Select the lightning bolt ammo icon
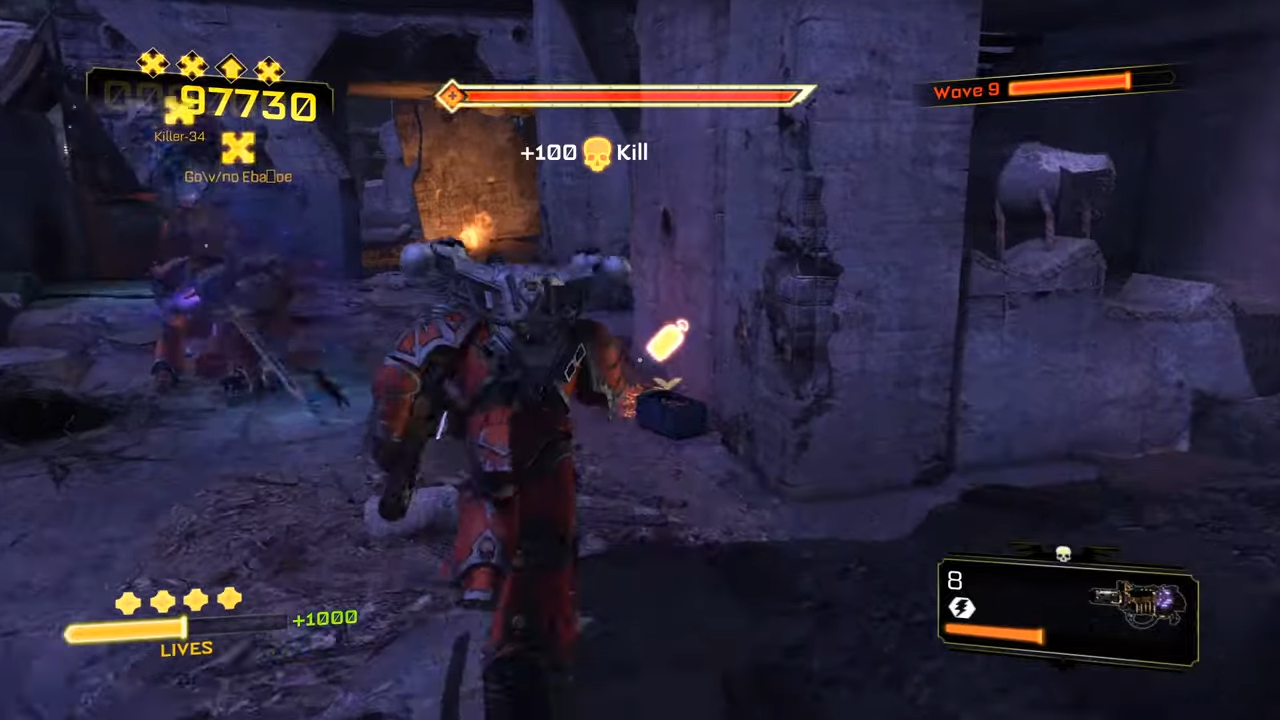Screen dimensions: 1280x720 pyautogui.click(x=961, y=607)
